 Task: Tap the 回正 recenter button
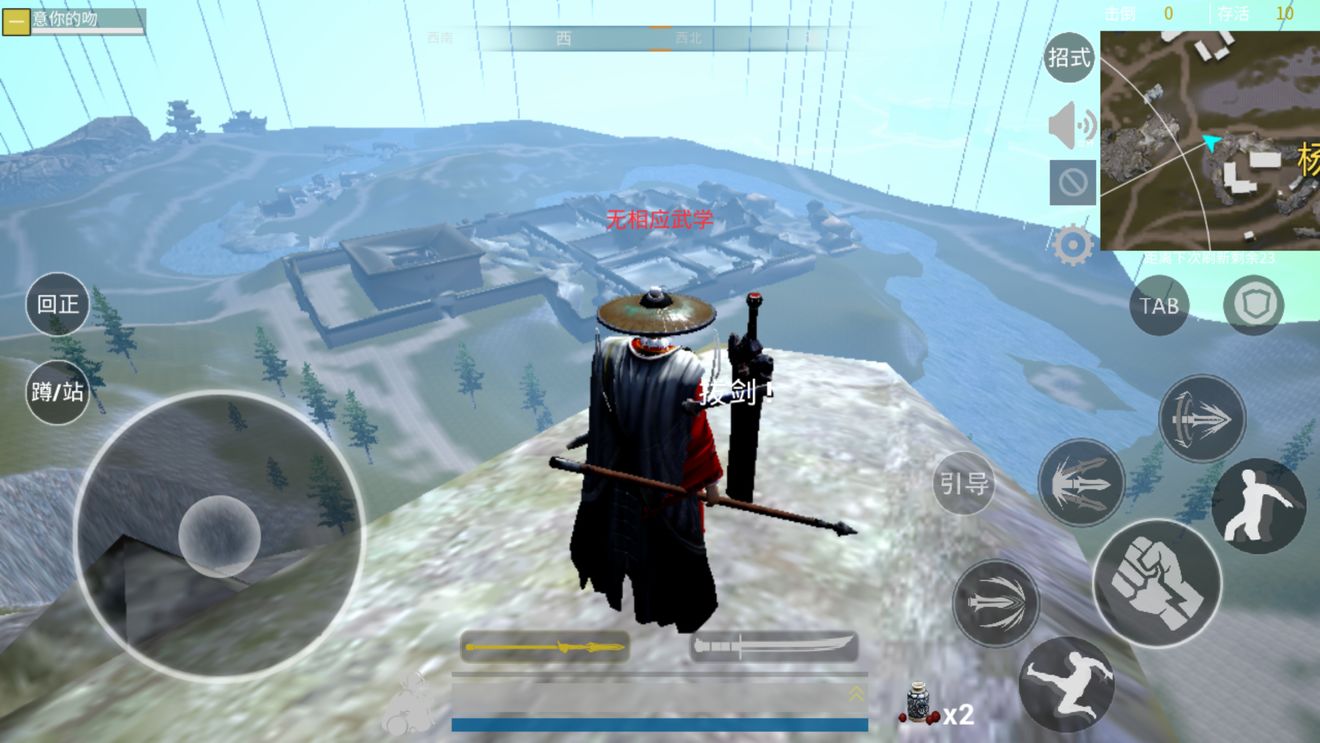click(58, 304)
